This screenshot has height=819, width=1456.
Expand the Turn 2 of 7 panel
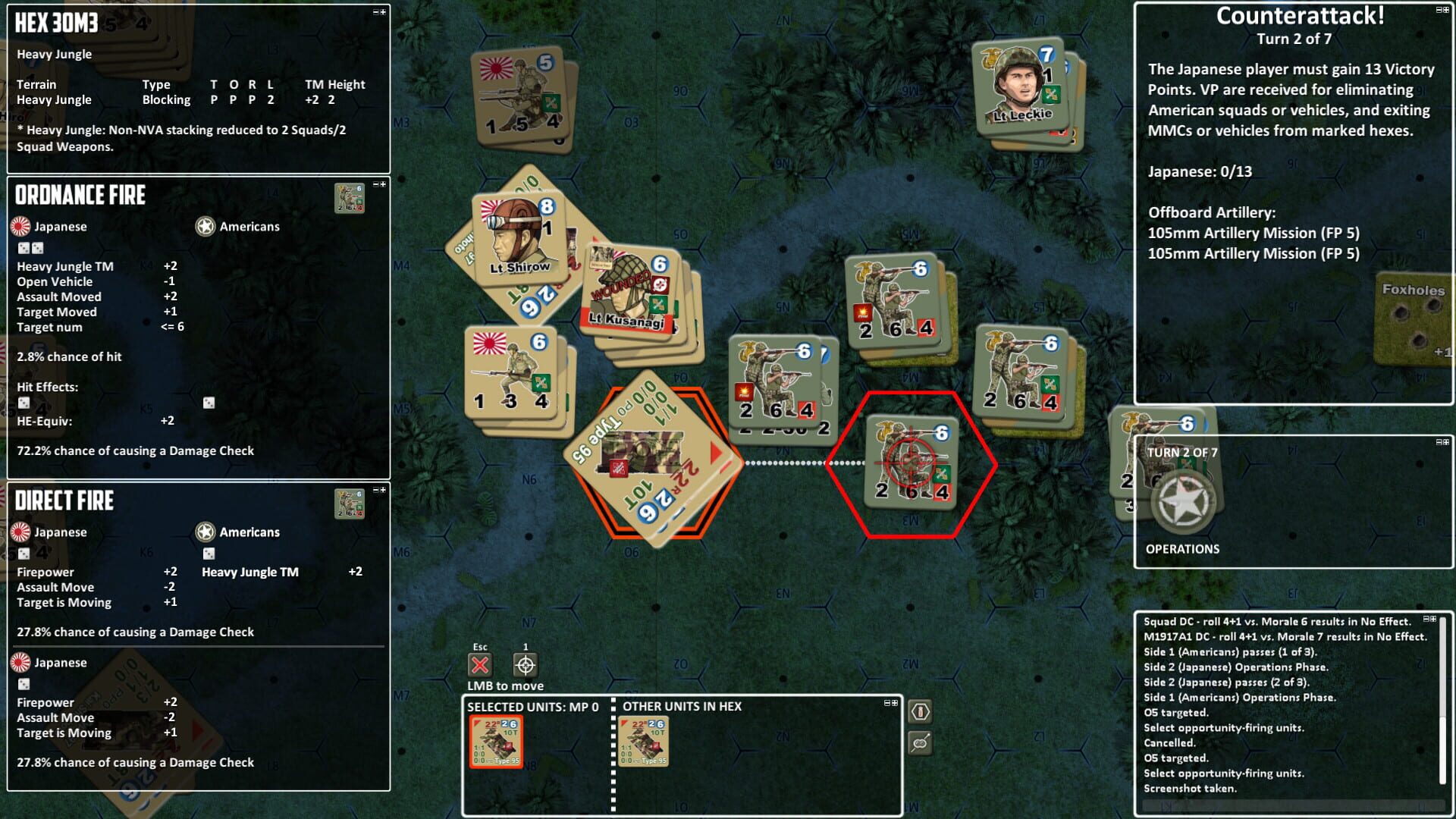click(1445, 443)
